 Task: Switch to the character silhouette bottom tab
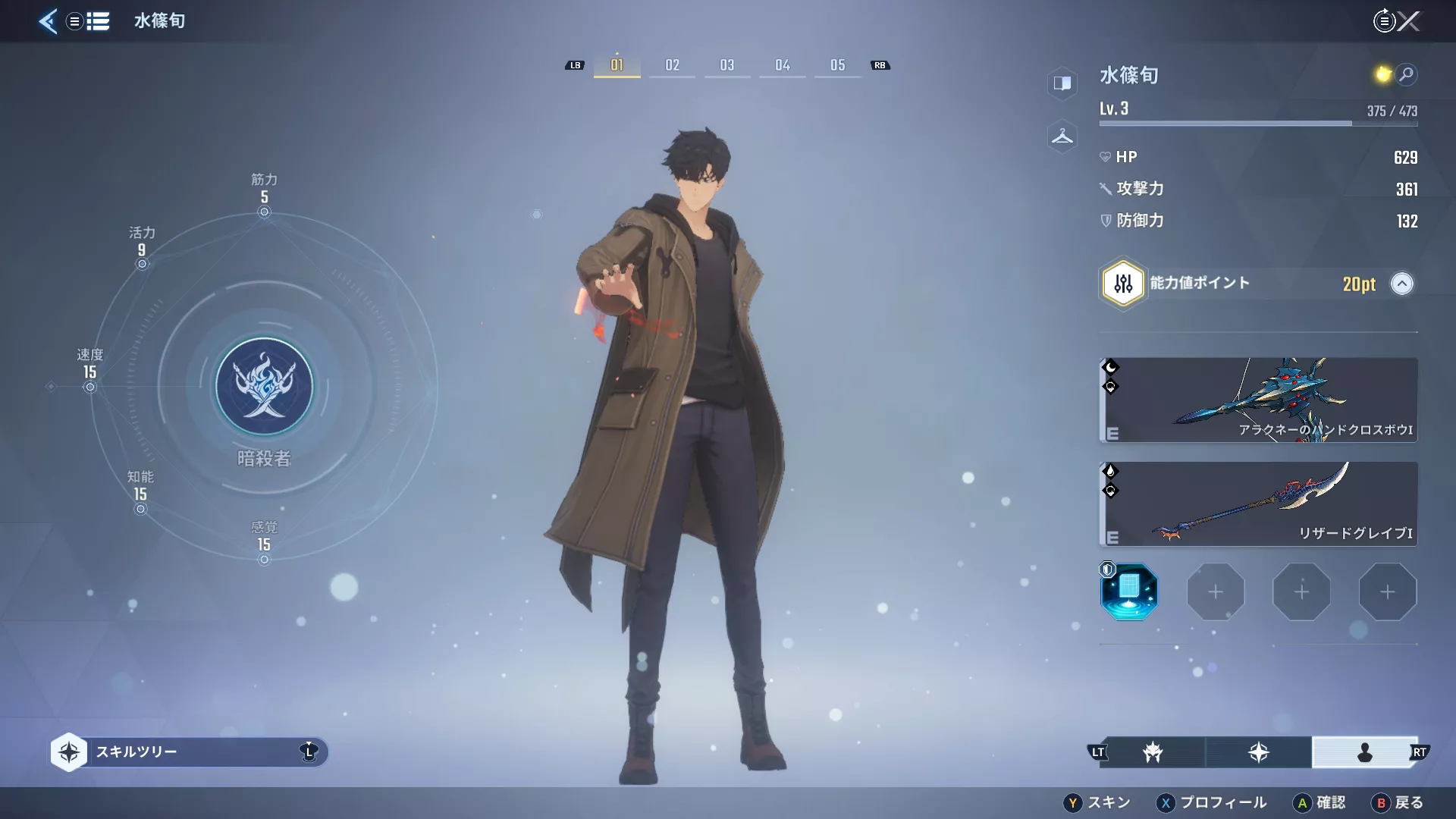(1364, 752)
